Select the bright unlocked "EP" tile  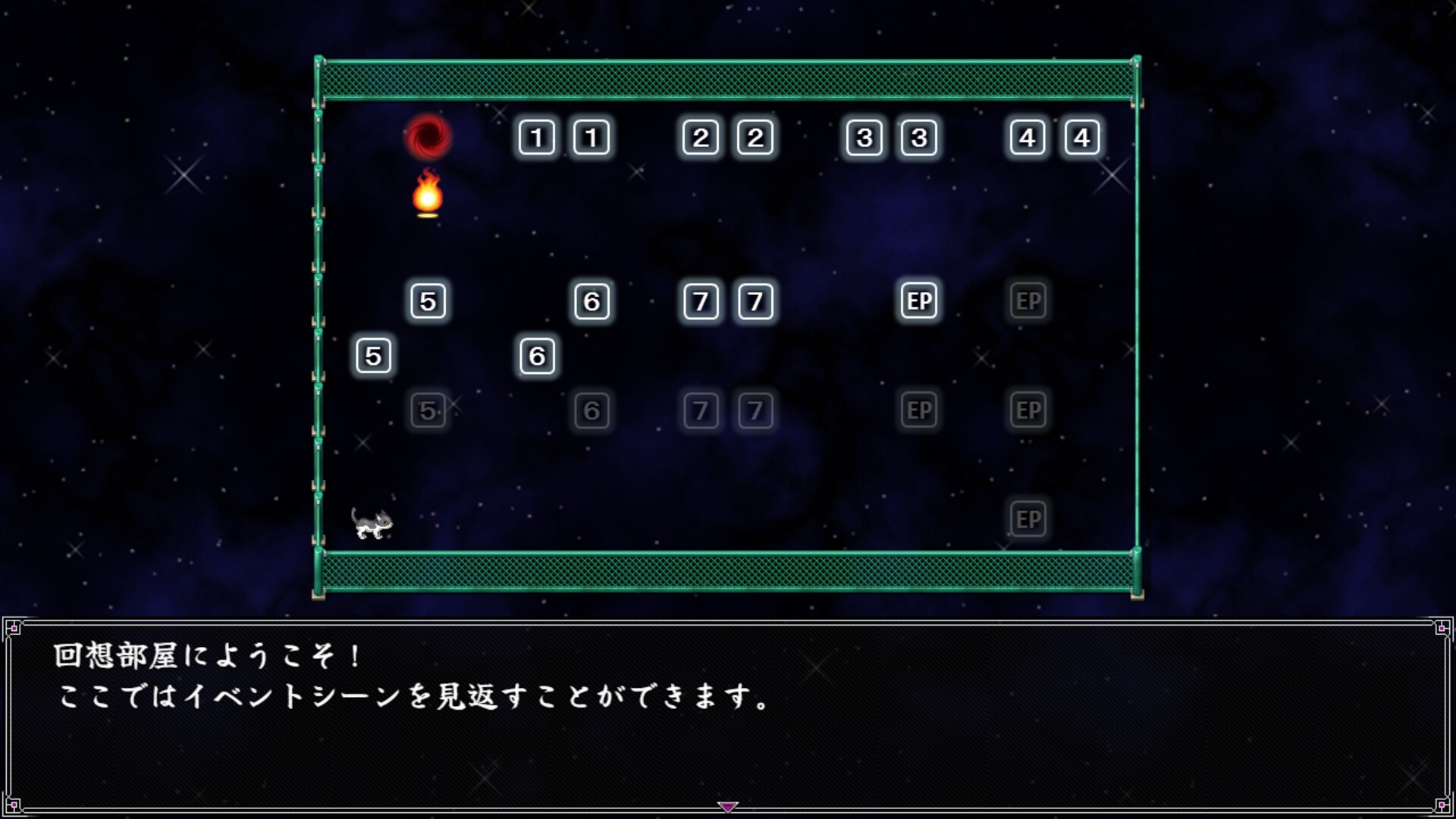coord(918,300)
